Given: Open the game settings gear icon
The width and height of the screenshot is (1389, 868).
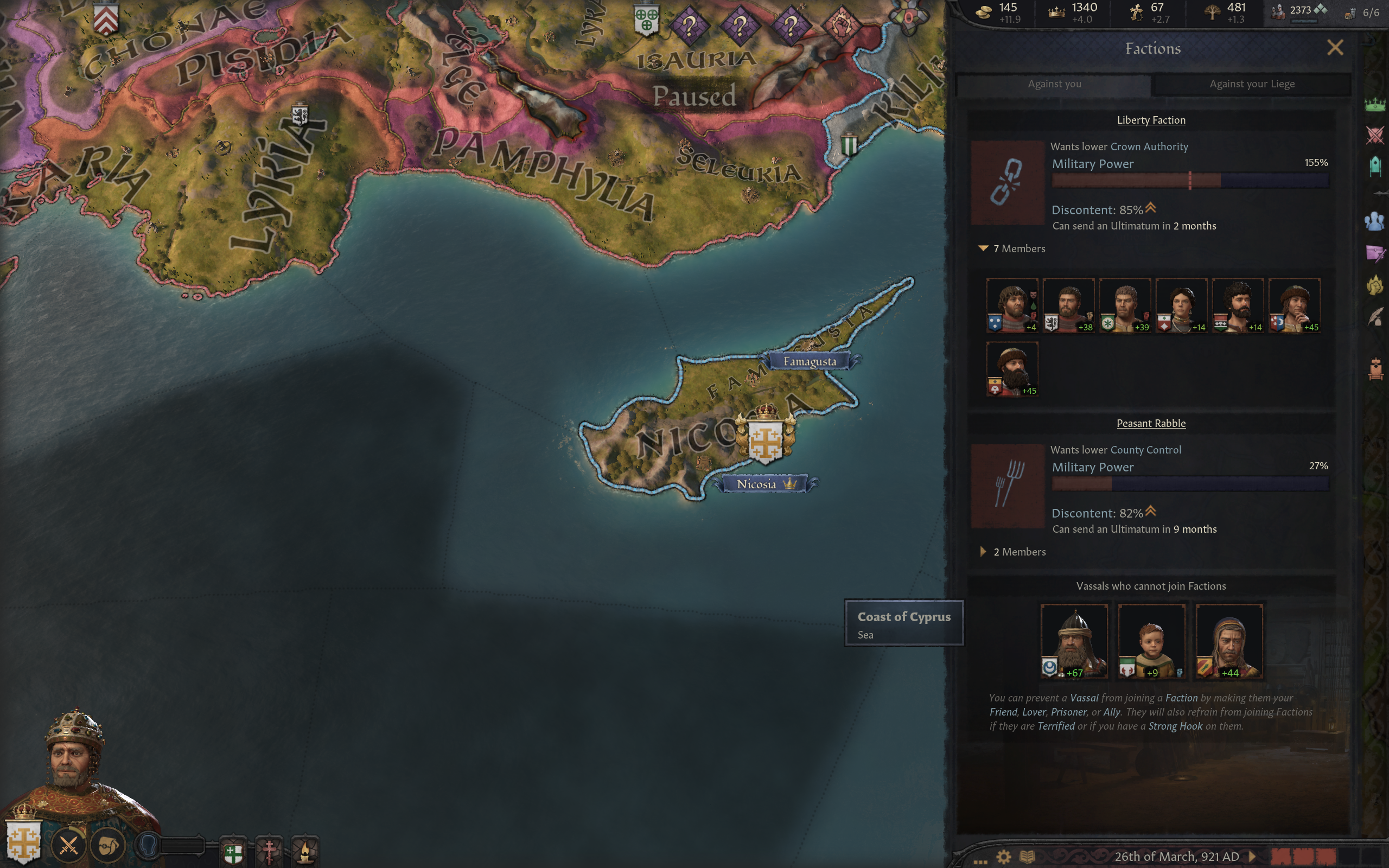Looking at the screenshot, I should tap(1003, 857).
